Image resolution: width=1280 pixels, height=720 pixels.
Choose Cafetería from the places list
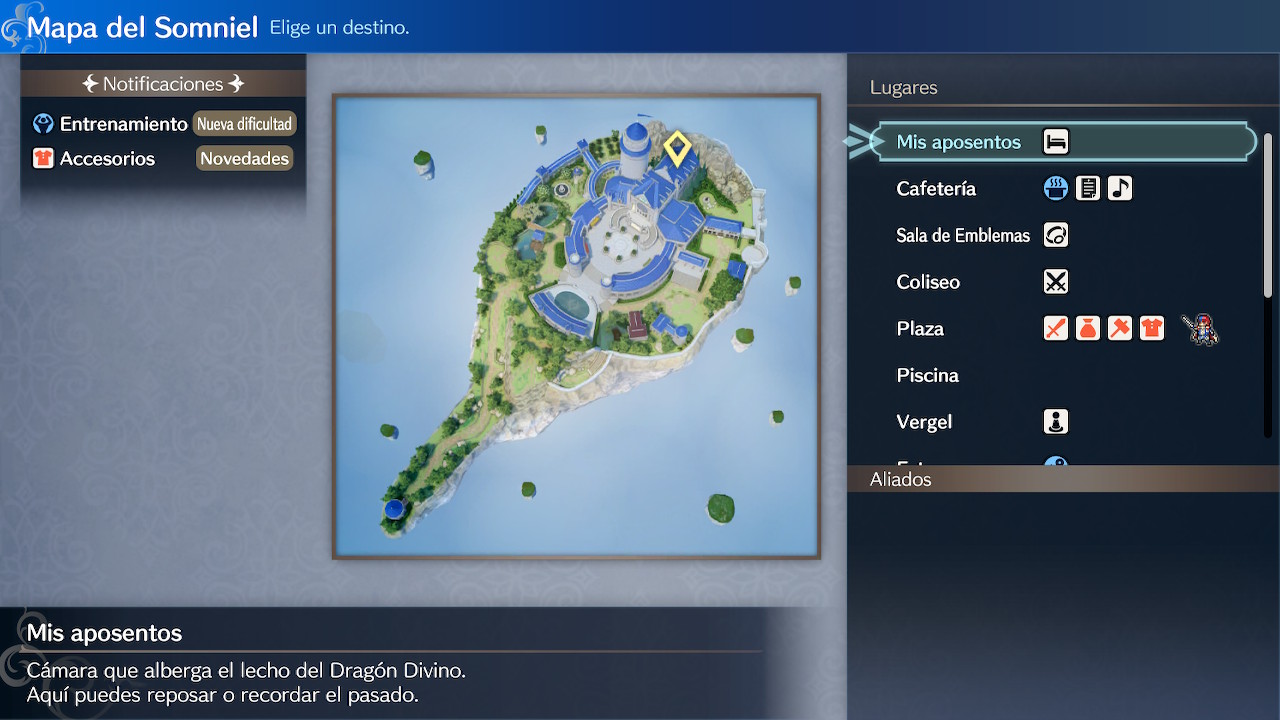(936, 189)
